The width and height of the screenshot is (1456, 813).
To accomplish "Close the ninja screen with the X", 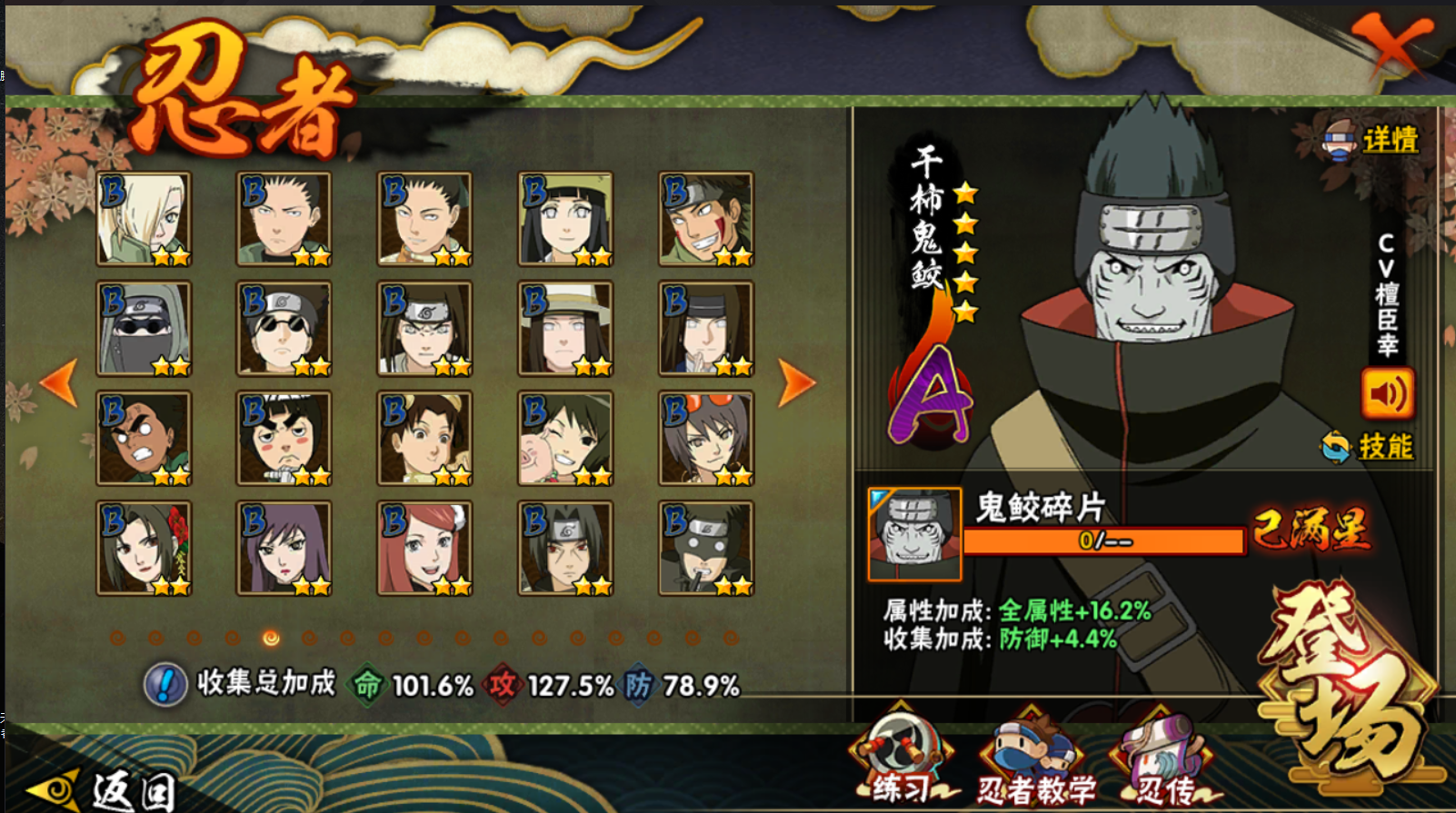I will tap(1391, 44).
